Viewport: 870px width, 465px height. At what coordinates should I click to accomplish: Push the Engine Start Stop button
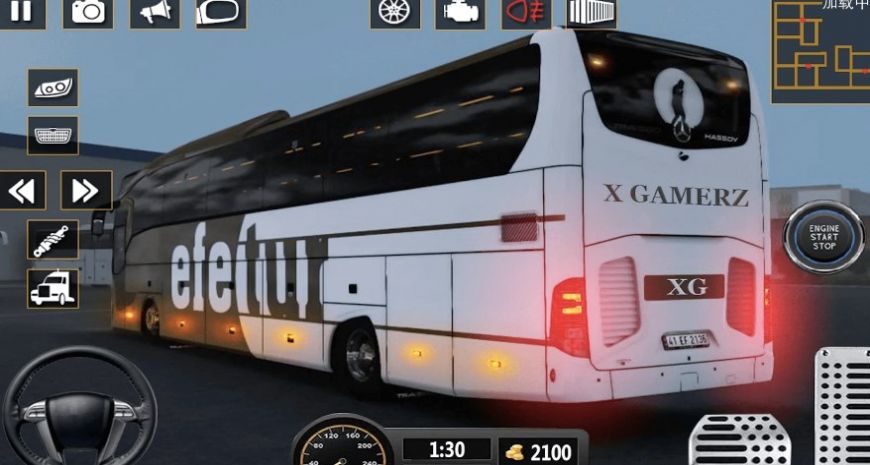[x=823, y=238]
